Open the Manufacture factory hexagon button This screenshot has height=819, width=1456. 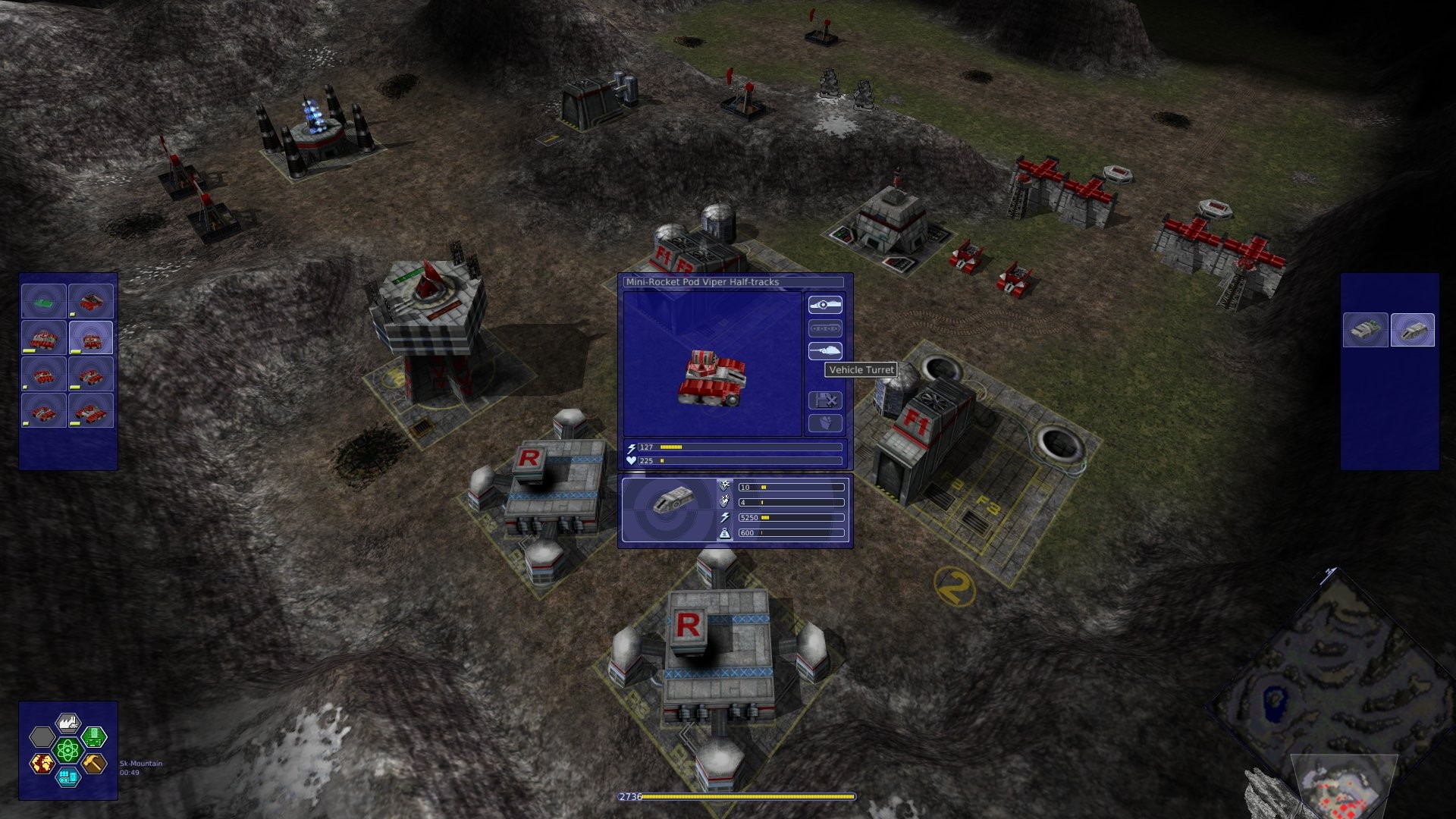[68, 723]
